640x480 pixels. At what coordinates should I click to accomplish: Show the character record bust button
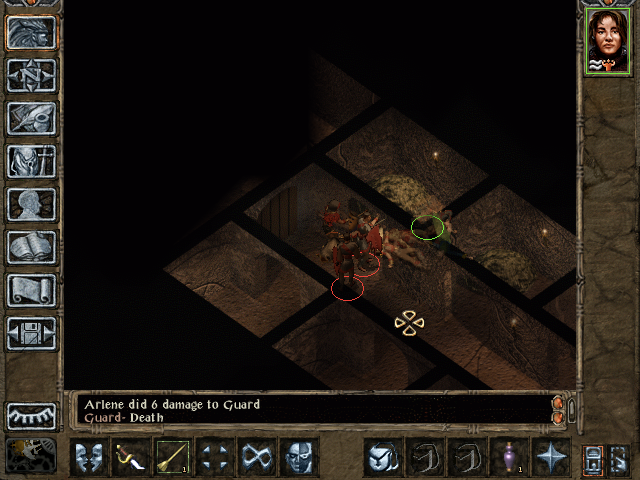click(x=31, y=204)
